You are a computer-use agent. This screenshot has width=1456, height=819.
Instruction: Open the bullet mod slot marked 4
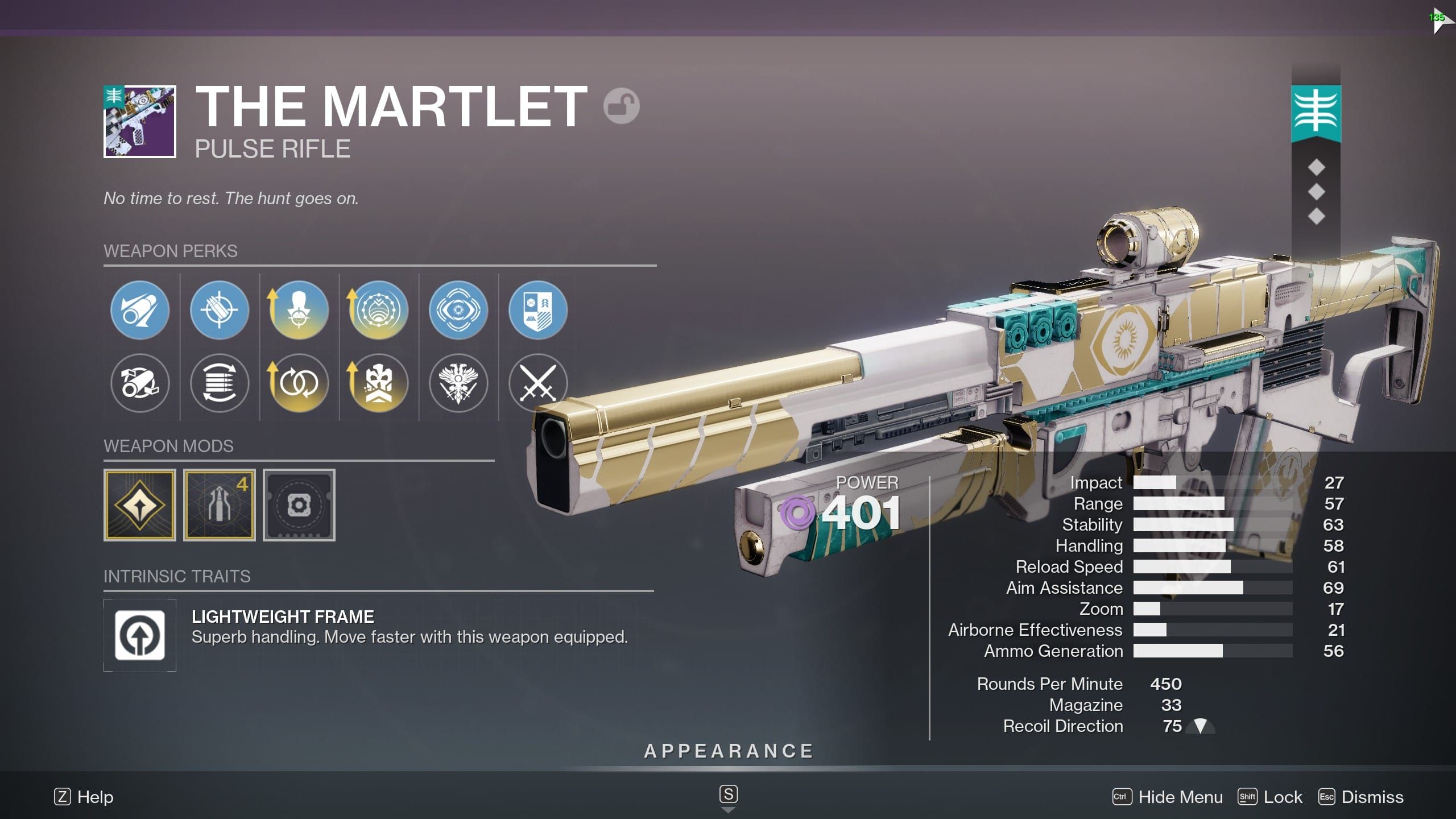220,505
